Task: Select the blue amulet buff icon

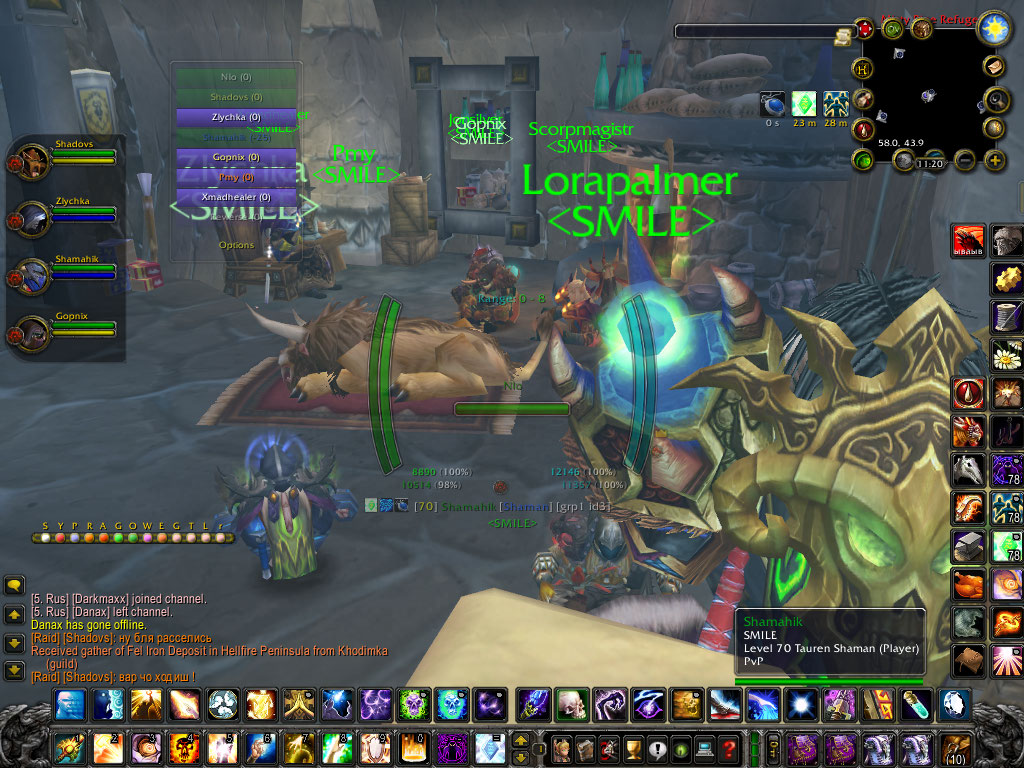Action: 772,104
